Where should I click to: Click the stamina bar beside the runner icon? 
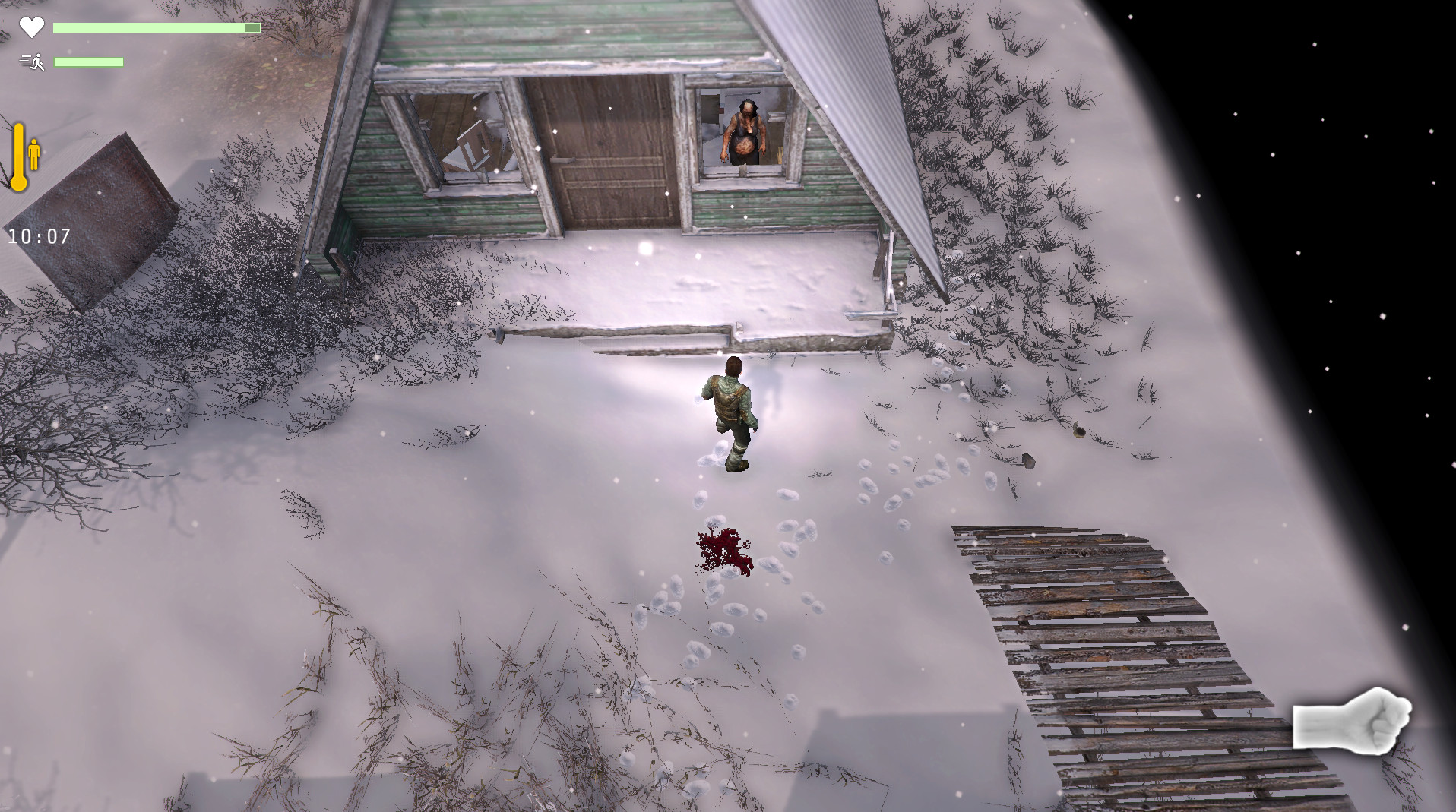point(89,62)
